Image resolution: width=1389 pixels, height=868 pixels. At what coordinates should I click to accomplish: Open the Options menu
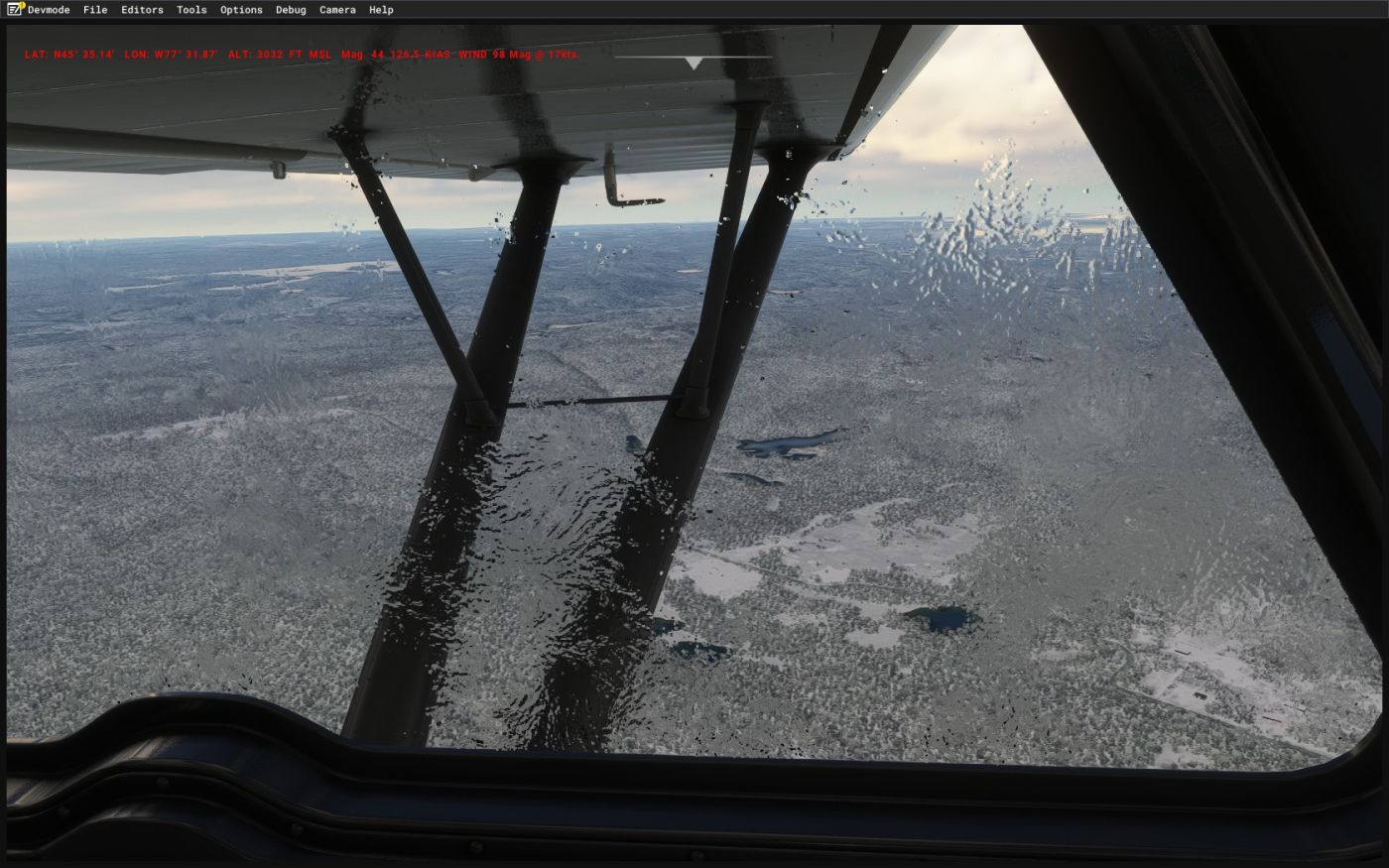[x=241, y=10]
